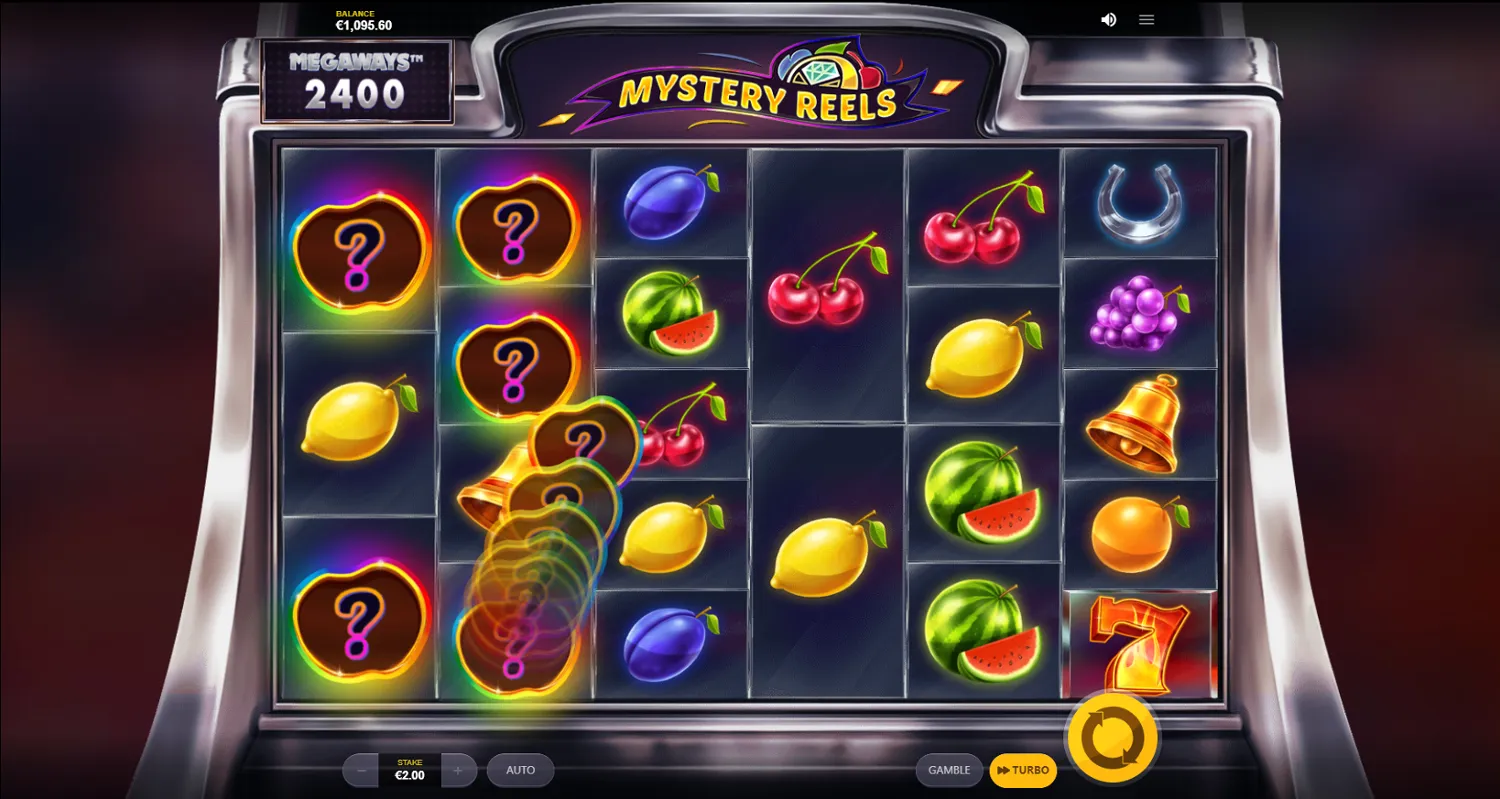Click the glowing mystery question mark symbol

pos(360,250)
